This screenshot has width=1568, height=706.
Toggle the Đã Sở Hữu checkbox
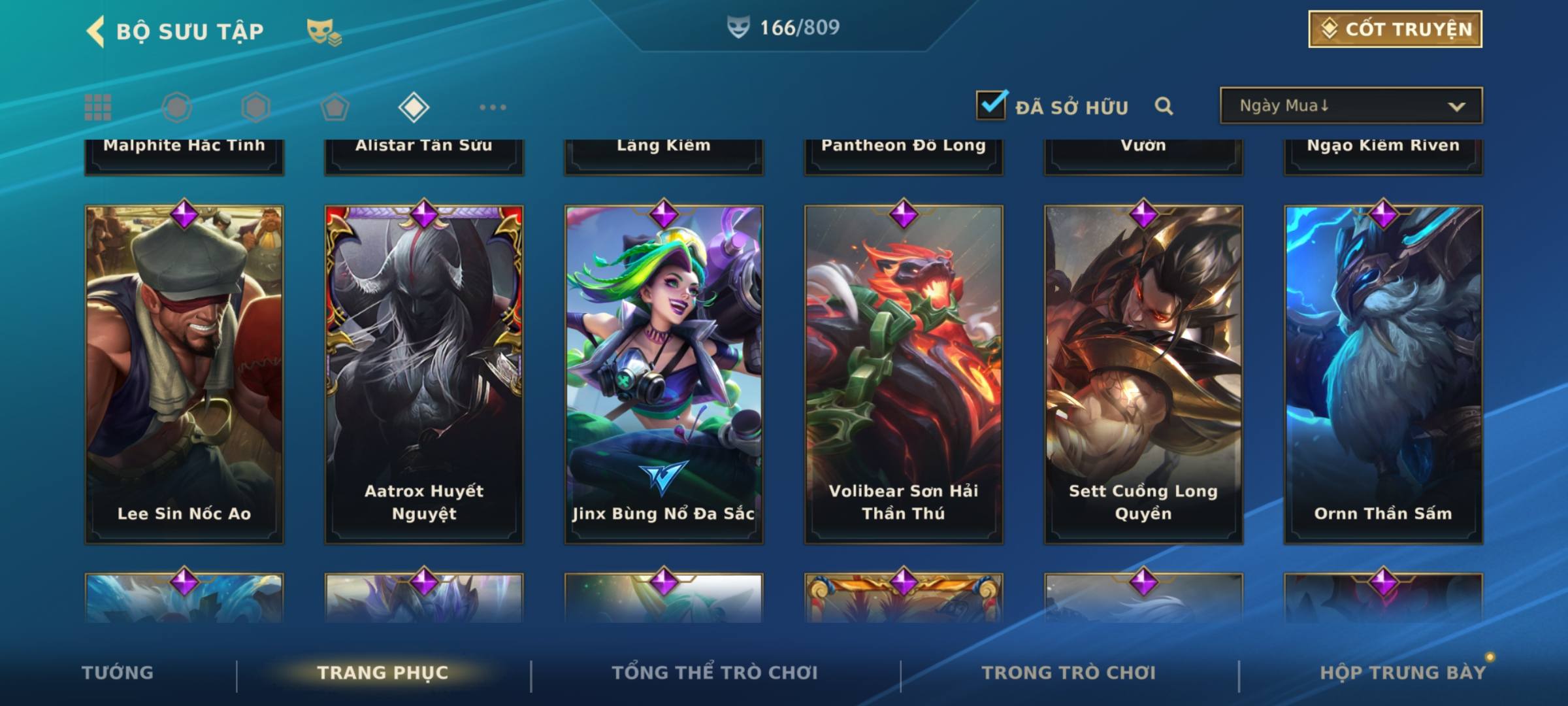991,105
